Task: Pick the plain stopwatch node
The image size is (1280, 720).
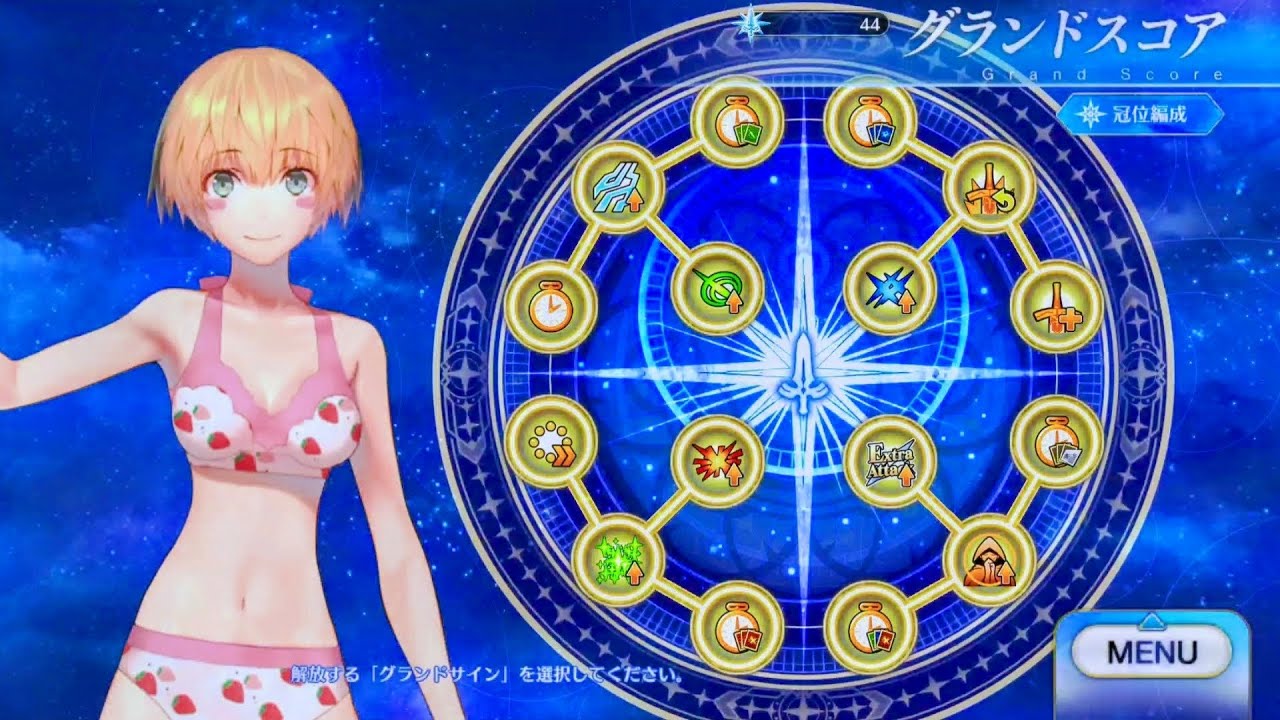Action: point(550,310)
